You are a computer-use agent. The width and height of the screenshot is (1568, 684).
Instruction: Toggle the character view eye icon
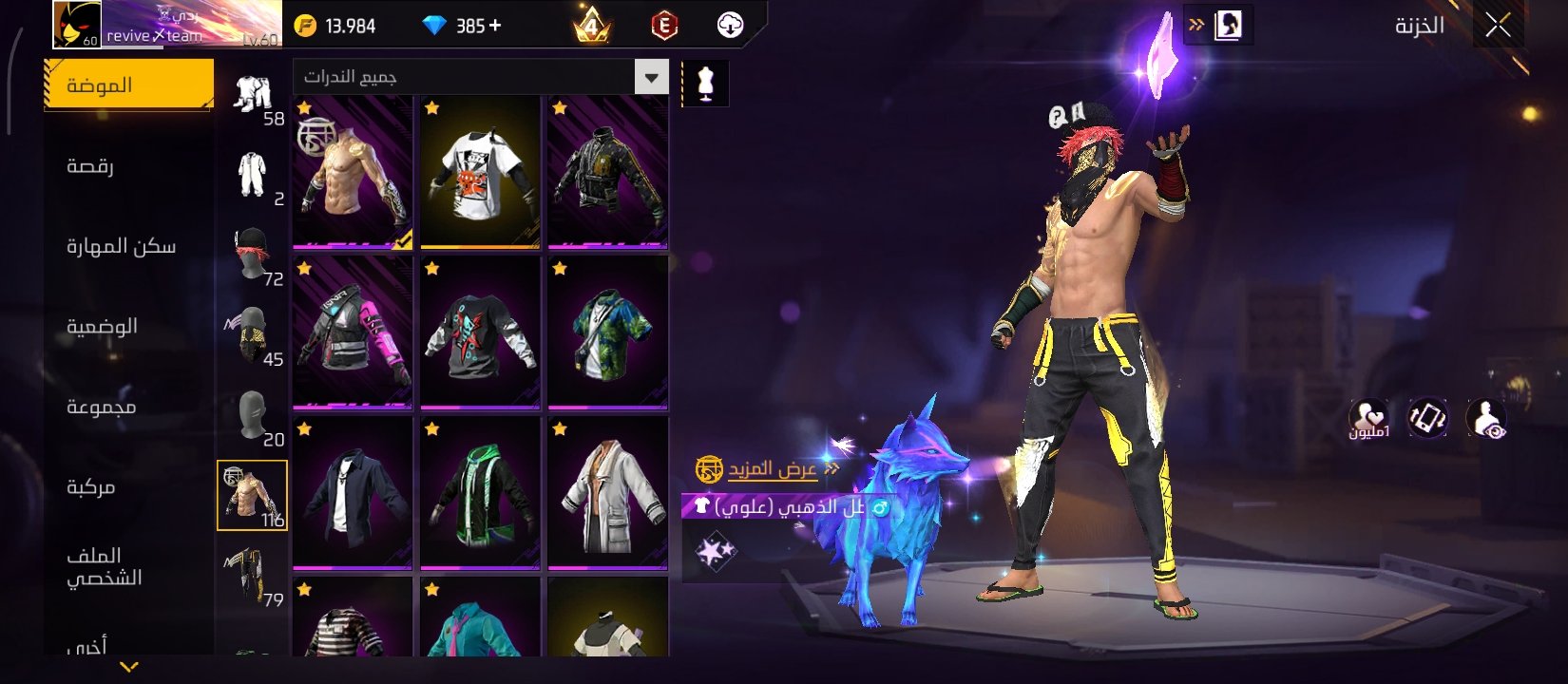tap(1486, 419)
